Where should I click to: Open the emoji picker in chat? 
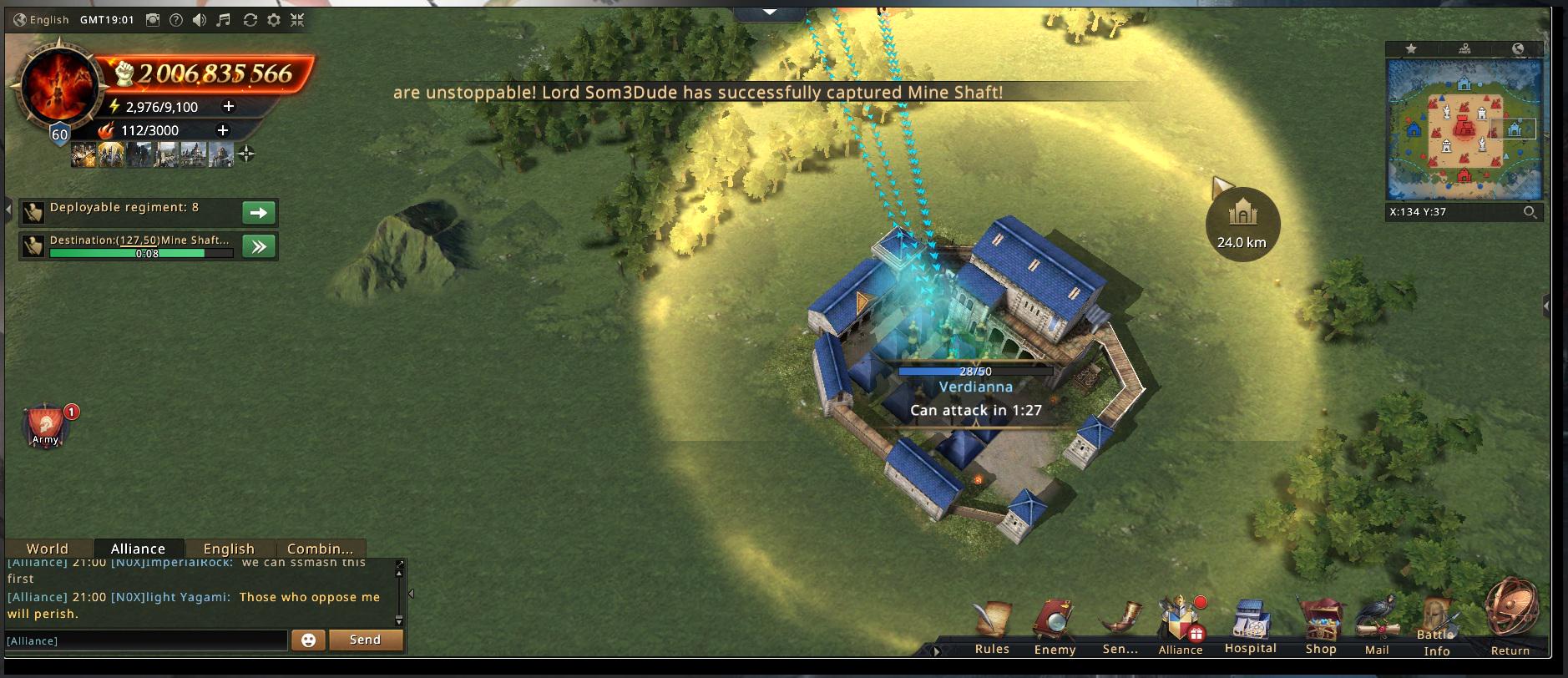pos(308,640)
